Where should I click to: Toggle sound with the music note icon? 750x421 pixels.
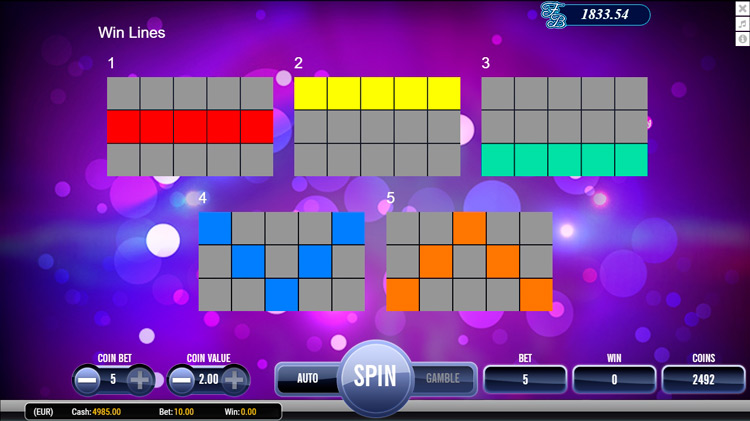(x=742, y=24)
